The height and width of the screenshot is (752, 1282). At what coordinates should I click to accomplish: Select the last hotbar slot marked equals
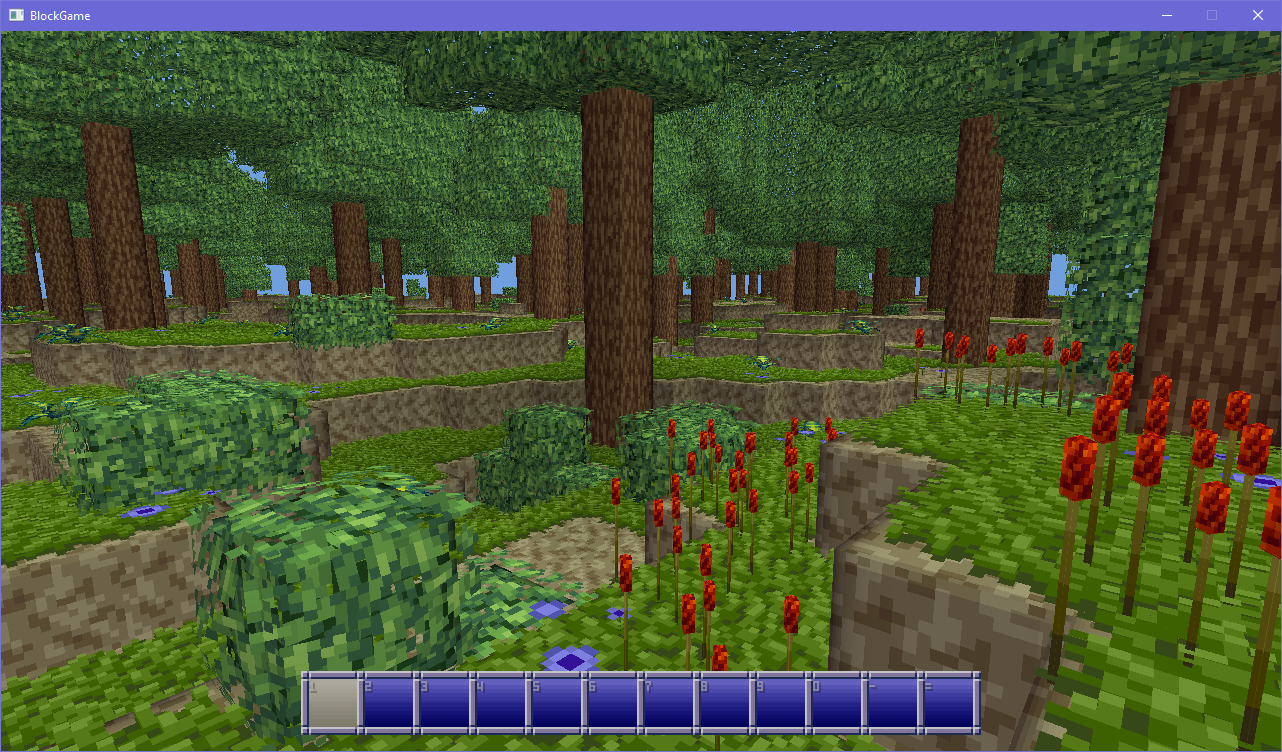coord(948,702)
